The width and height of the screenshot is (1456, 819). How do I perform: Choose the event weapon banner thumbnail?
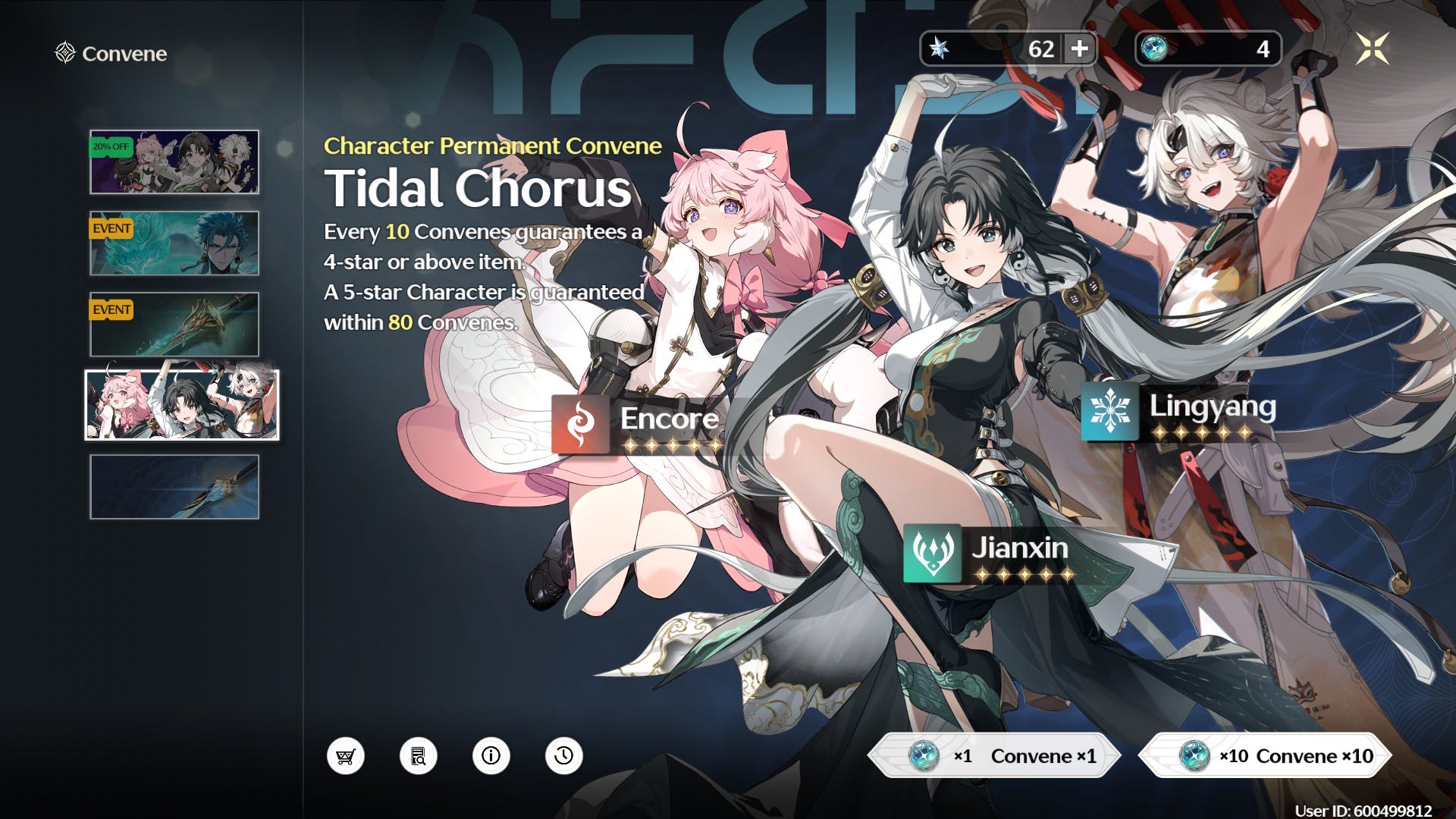click(174, 325)
